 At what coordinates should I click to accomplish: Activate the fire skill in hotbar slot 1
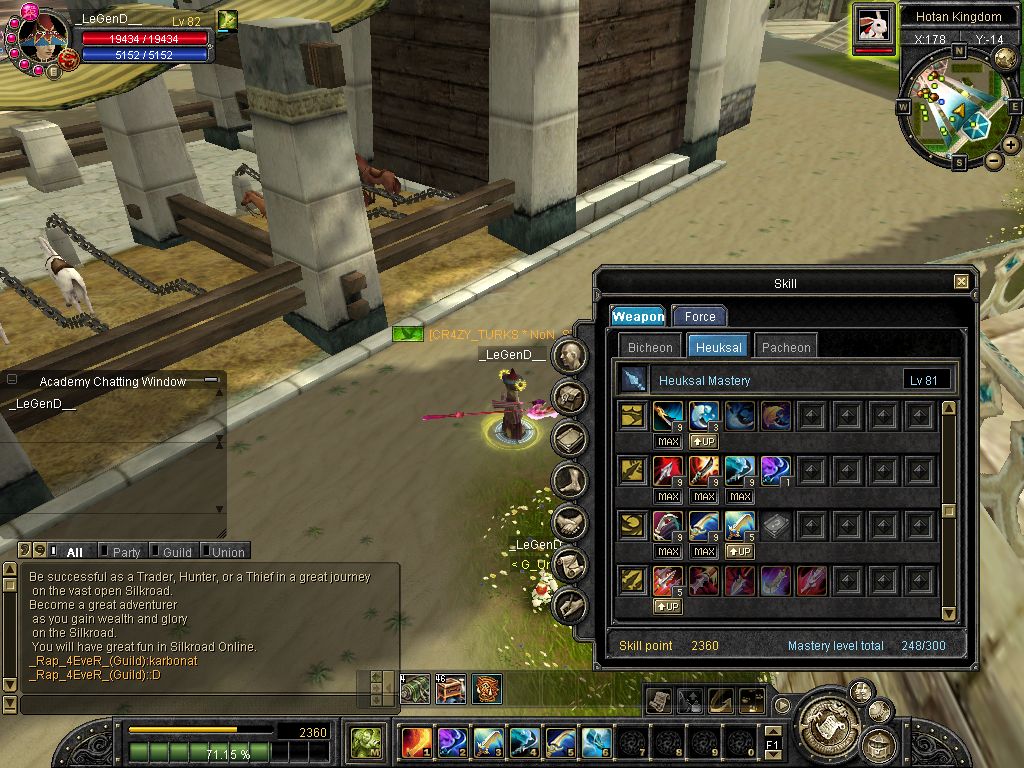(x=416, y=742)
